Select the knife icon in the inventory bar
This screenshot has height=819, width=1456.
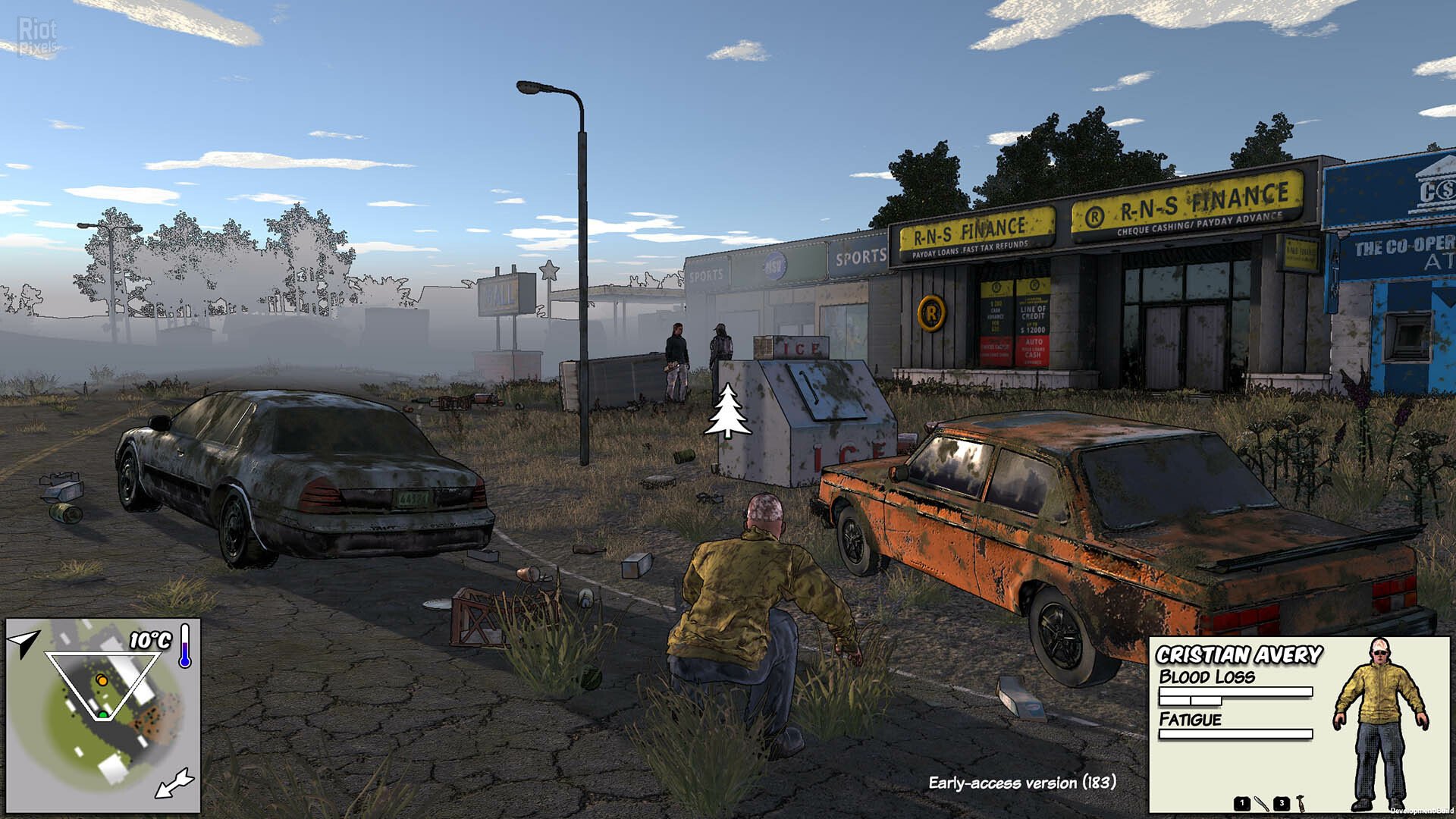[x=1262, y=804]
